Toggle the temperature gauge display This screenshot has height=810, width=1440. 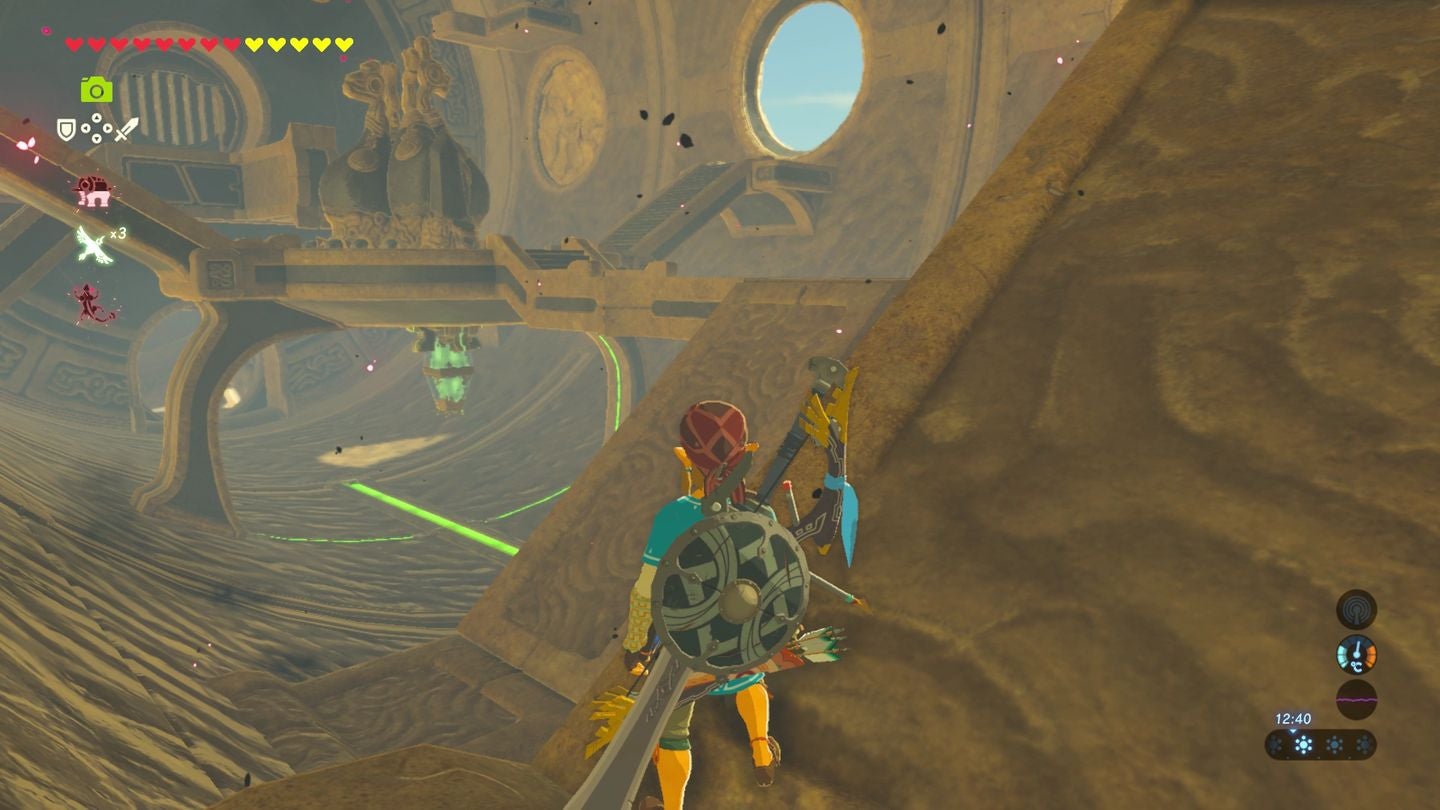coord(1356,654)
